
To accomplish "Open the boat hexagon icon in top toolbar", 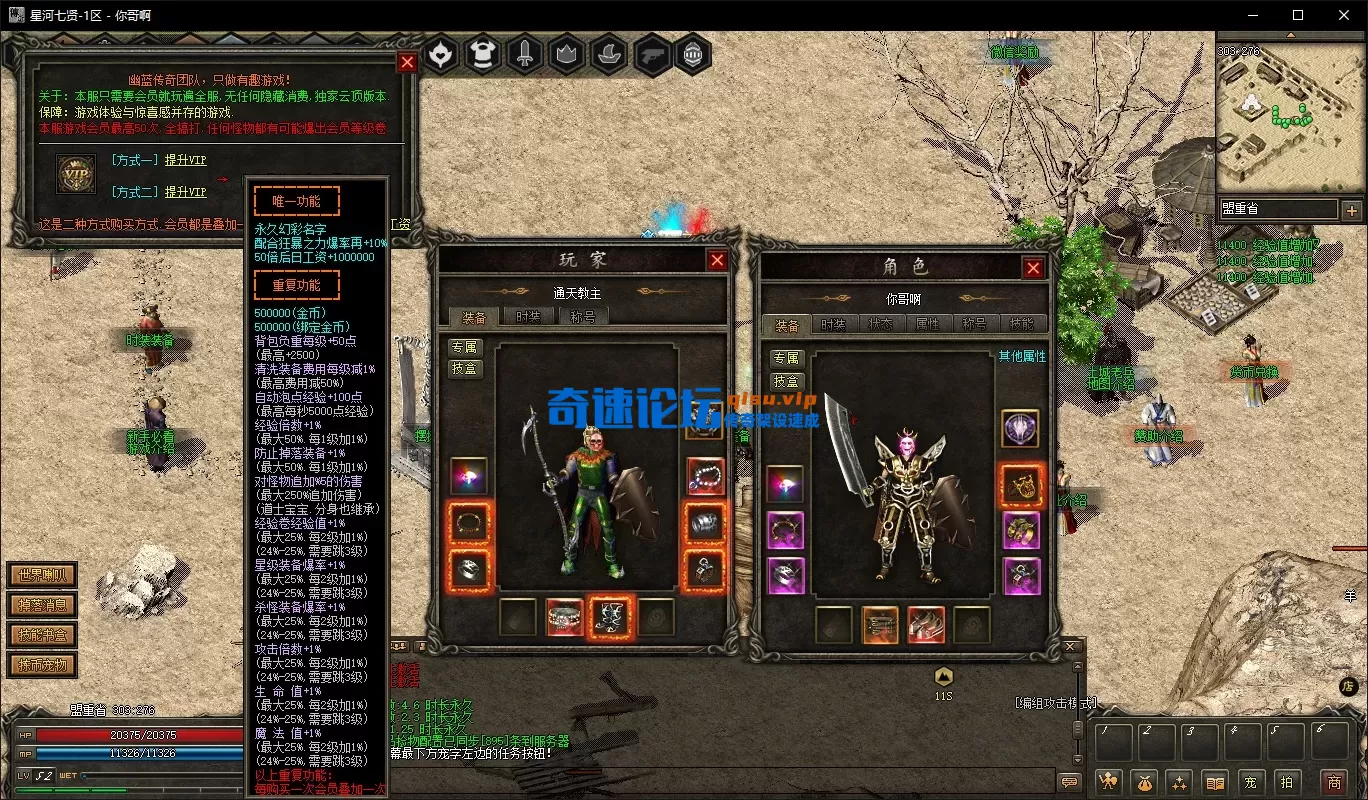I will tap(609, 55).
